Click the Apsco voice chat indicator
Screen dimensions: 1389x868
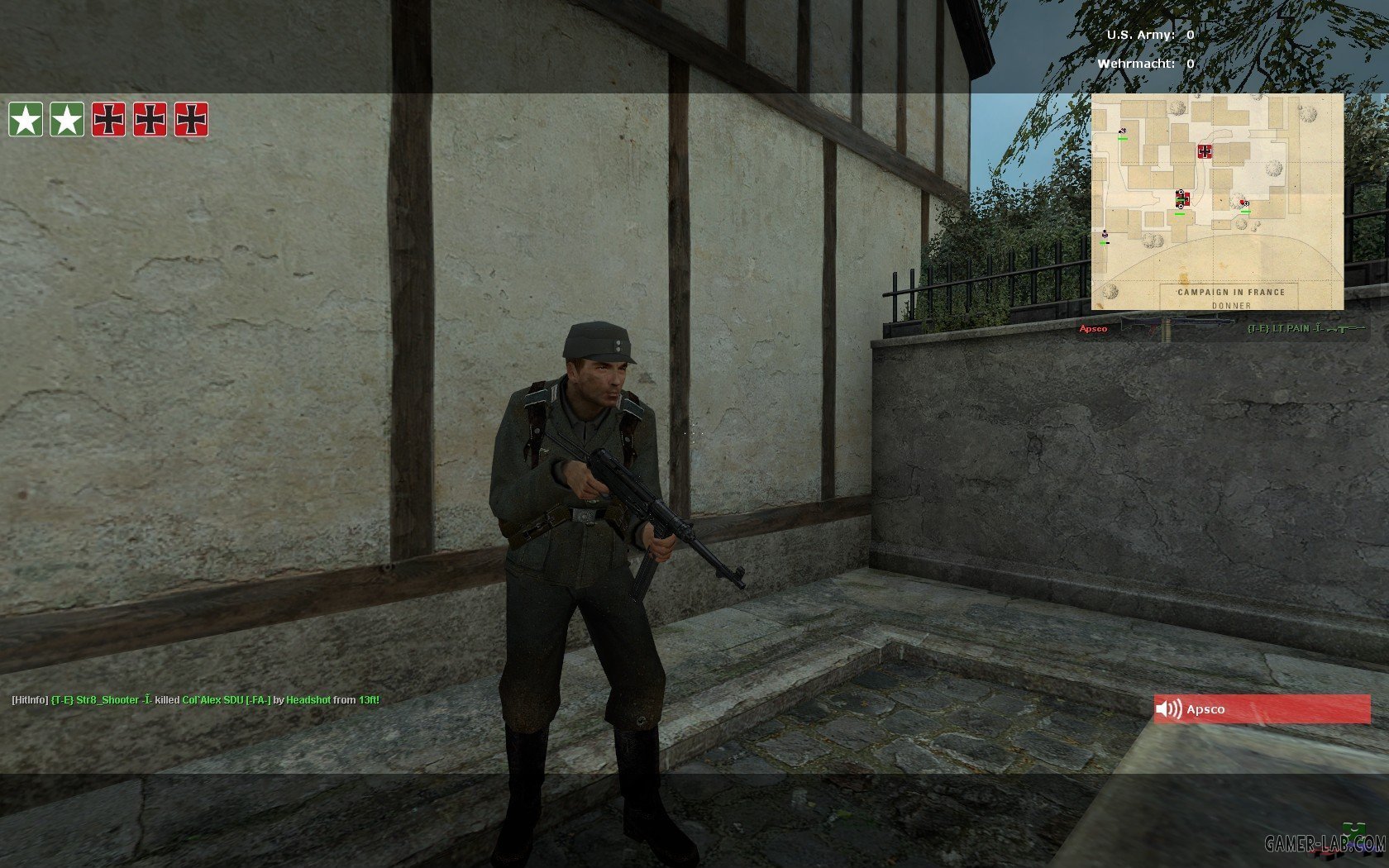[x=1261, y=709]
